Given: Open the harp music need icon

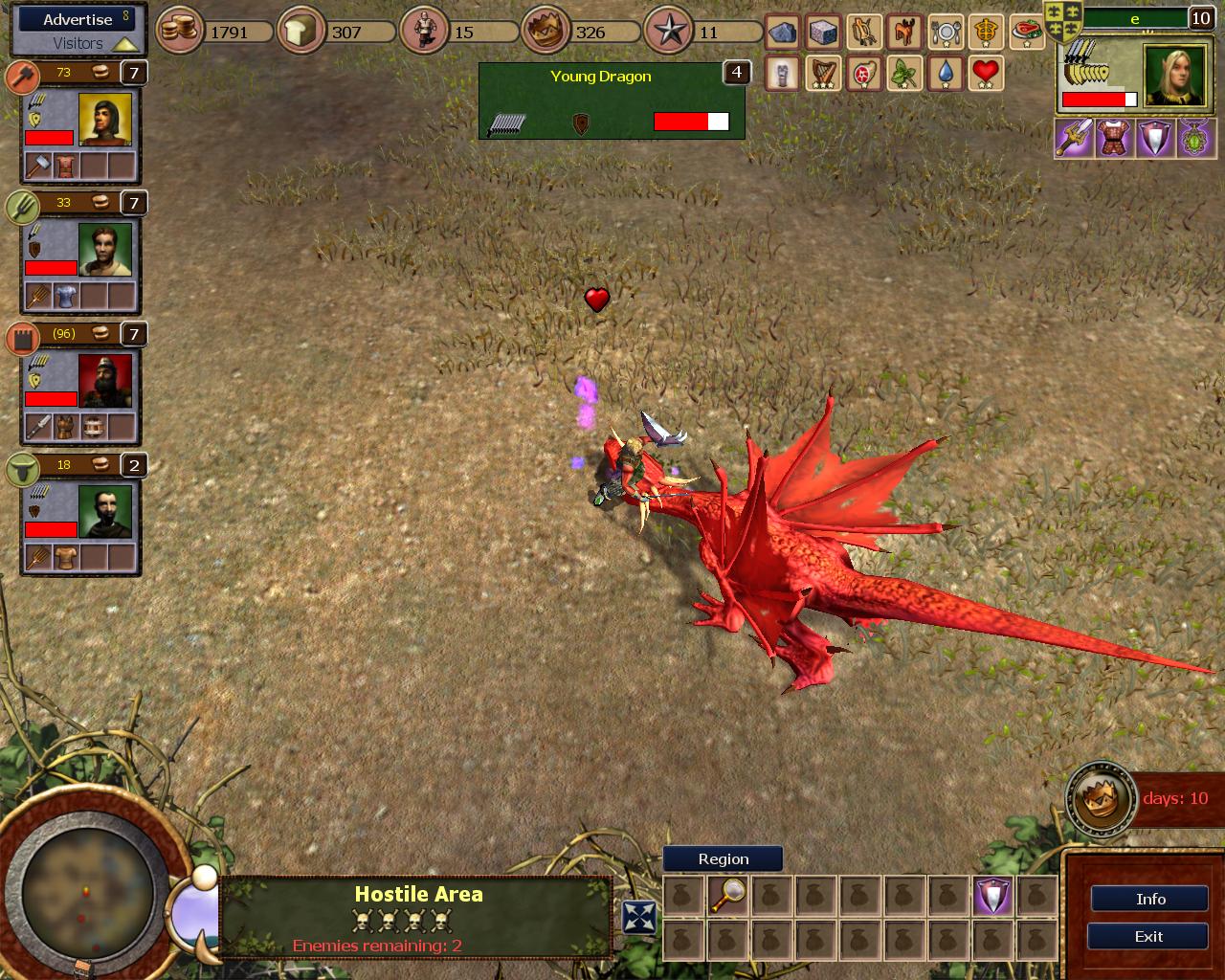Looking at the screenshot, I should point(823,73).
